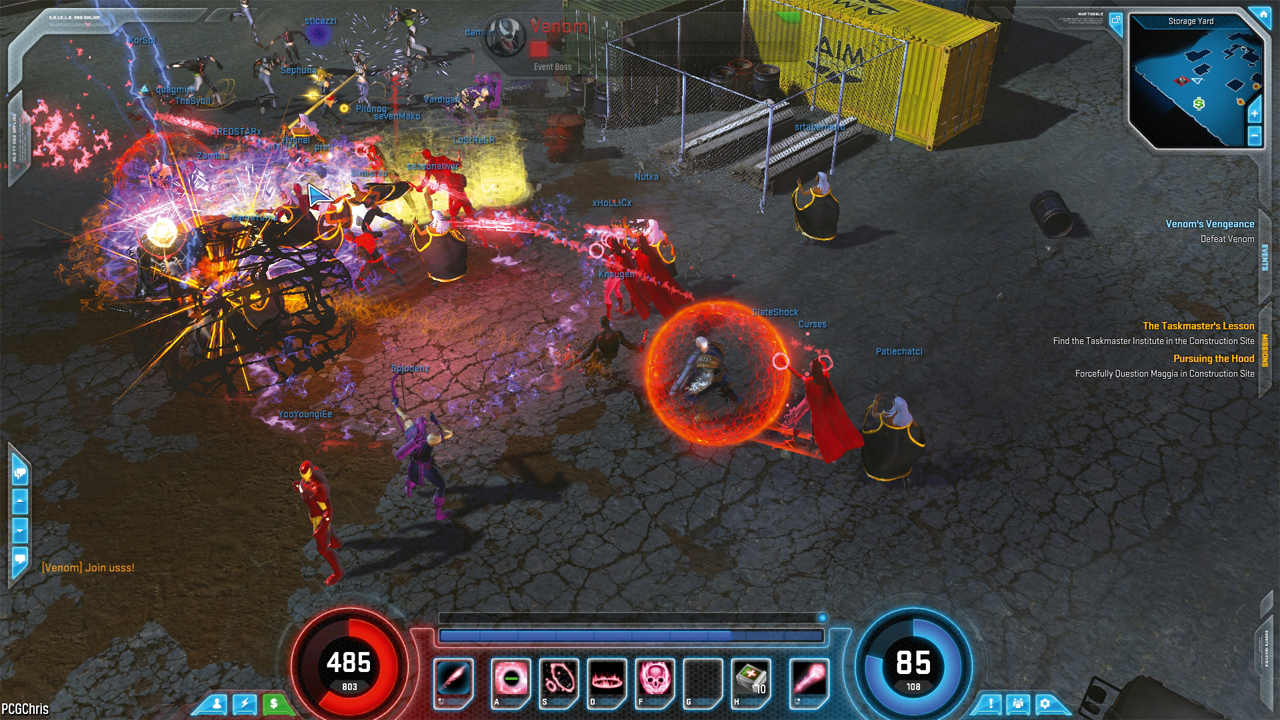Activate the left-click pink beam ability
The height and width of the screenshot is (720, 1280).
tap(454, 679)
